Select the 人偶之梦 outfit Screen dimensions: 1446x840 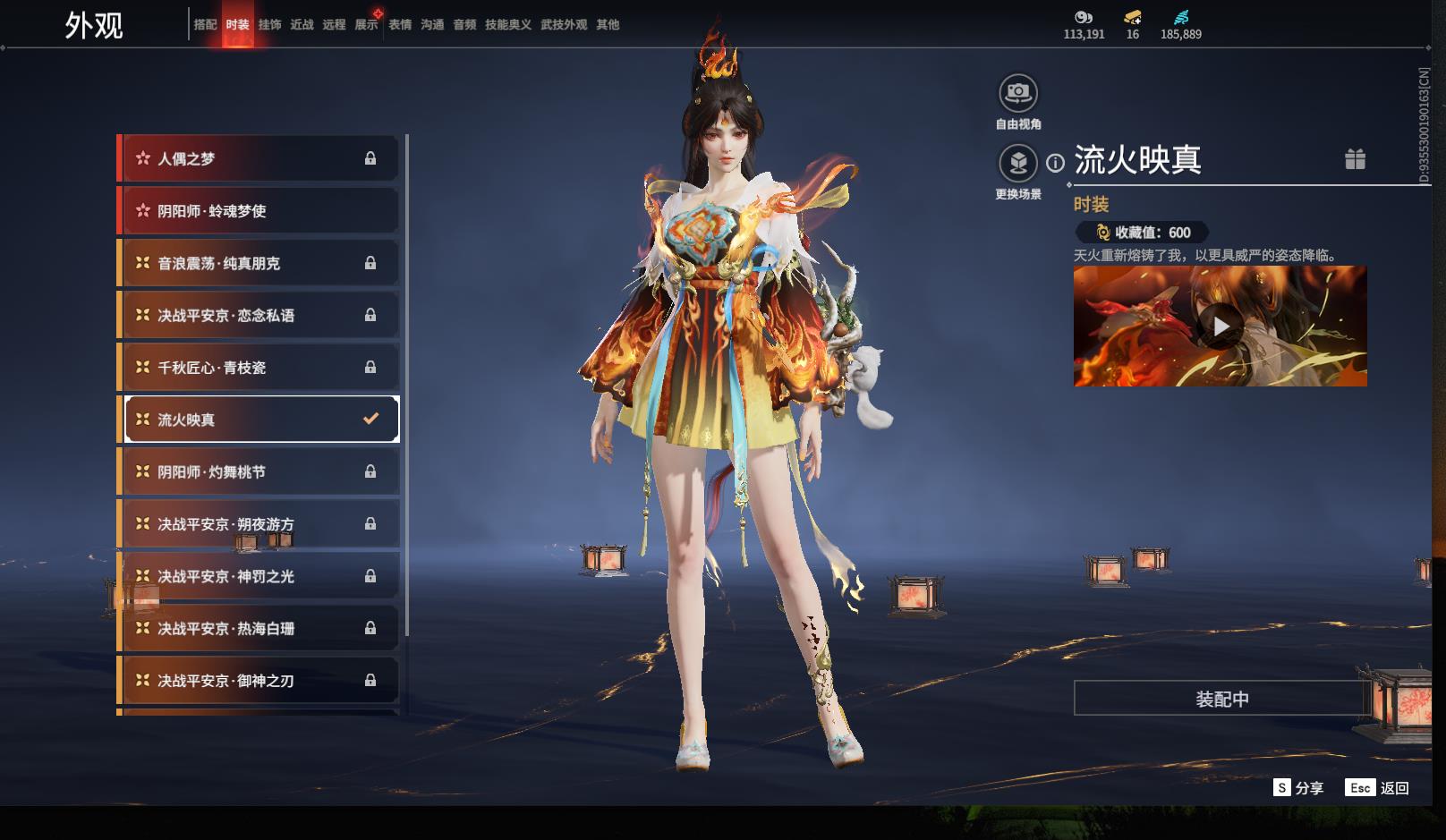(x=259, y=158)
